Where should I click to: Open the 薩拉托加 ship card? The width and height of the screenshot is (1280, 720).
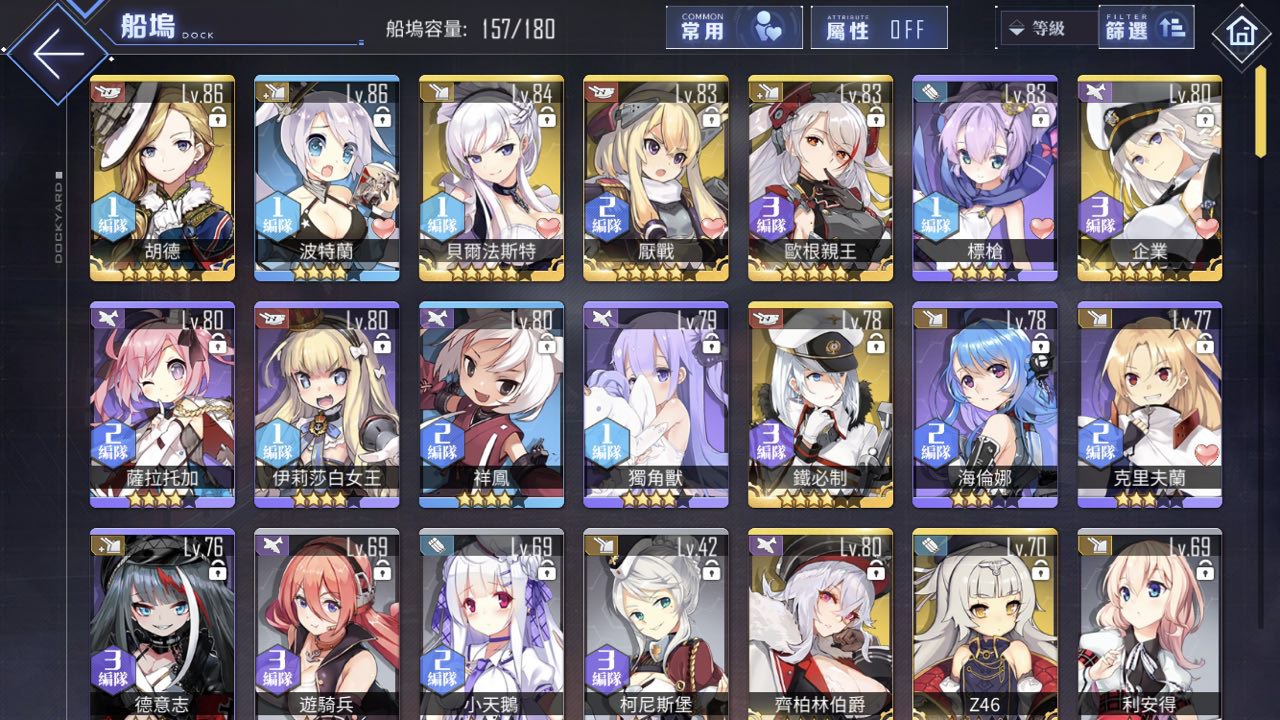pyautogui.click(x=162, y=404)
